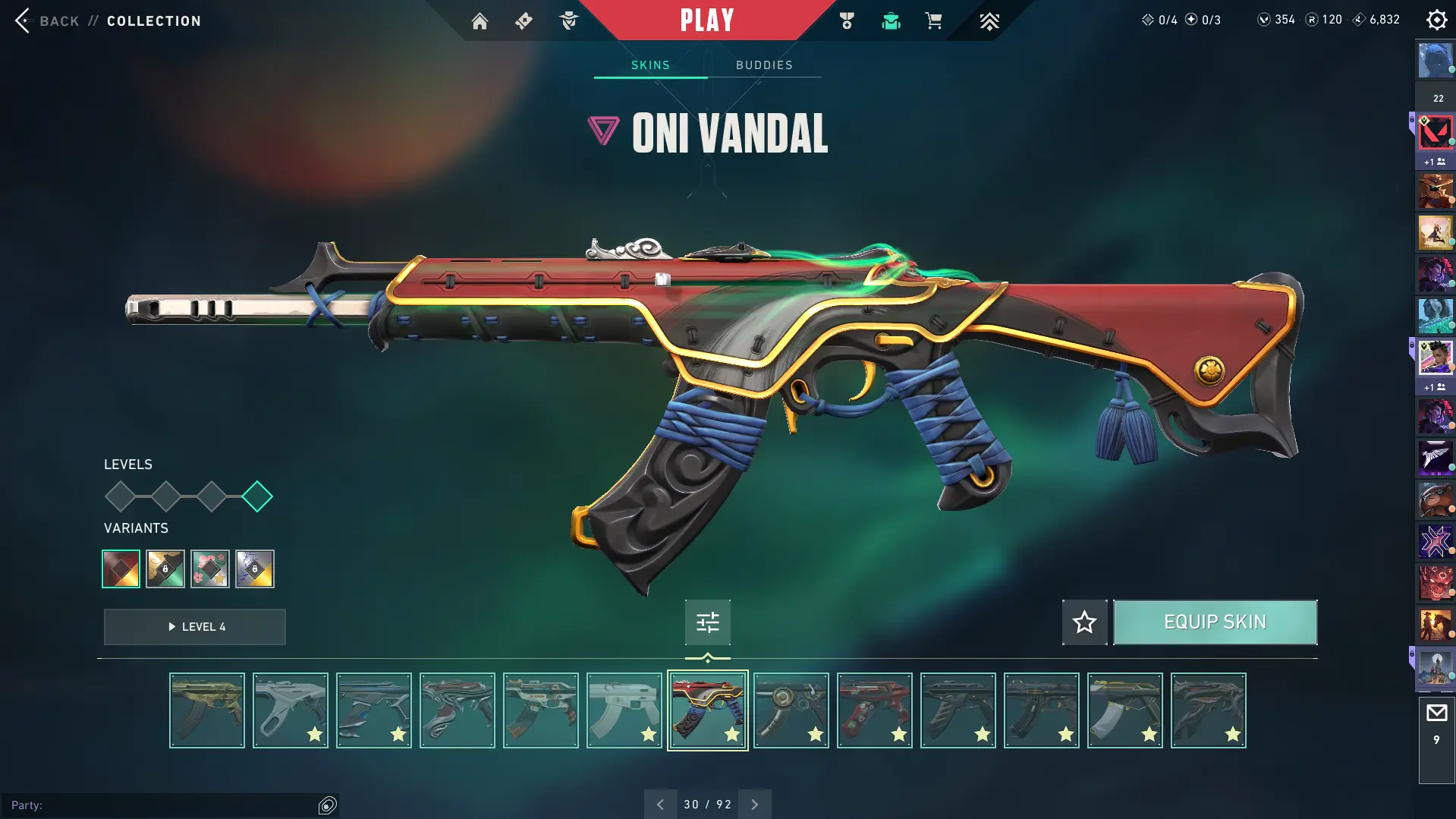Choose the pink cherry blossom variant

click(x=210, y=569)
